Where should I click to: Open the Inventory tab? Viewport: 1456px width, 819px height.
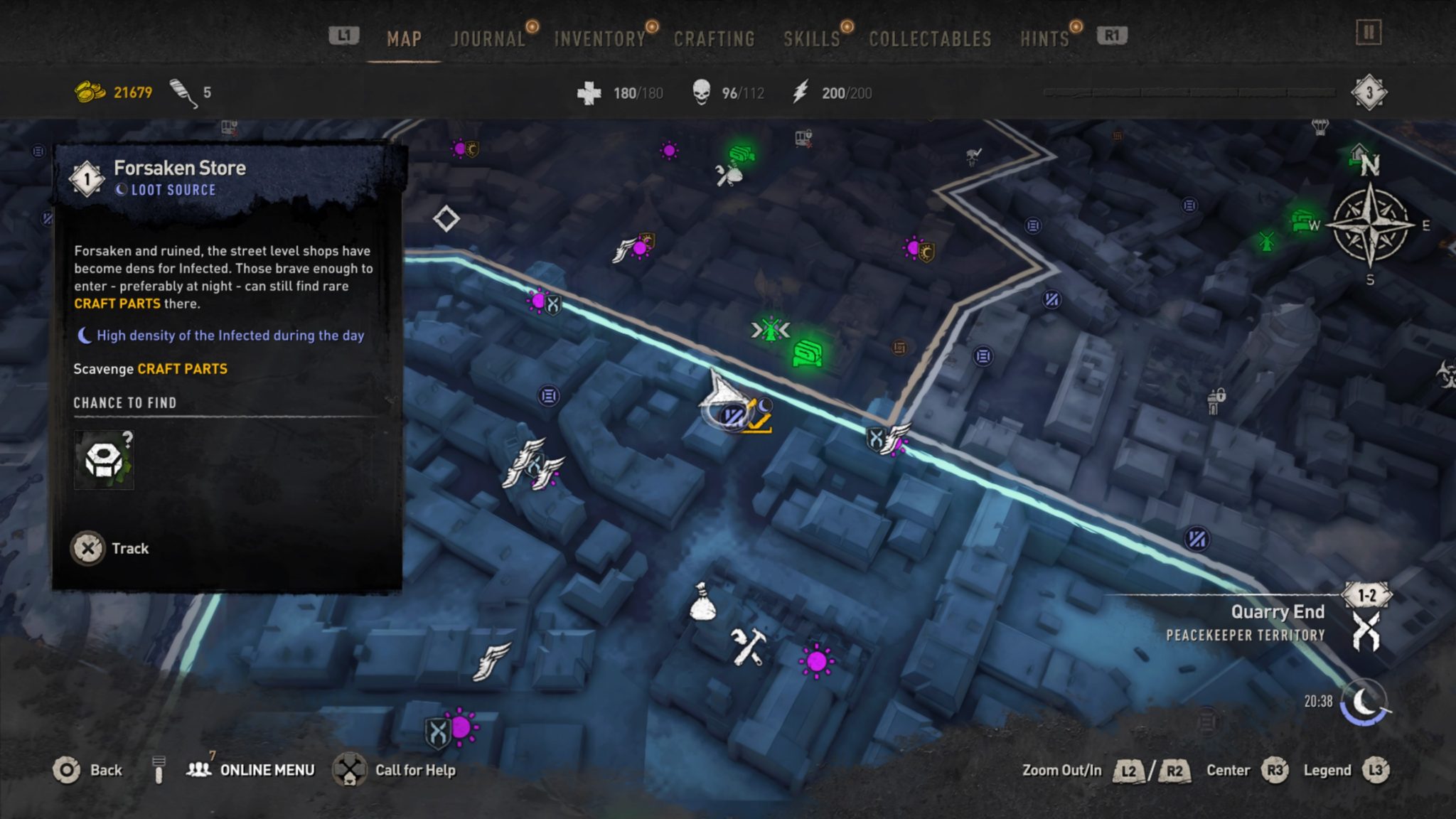pyautogui.click(x=599, y=39)
